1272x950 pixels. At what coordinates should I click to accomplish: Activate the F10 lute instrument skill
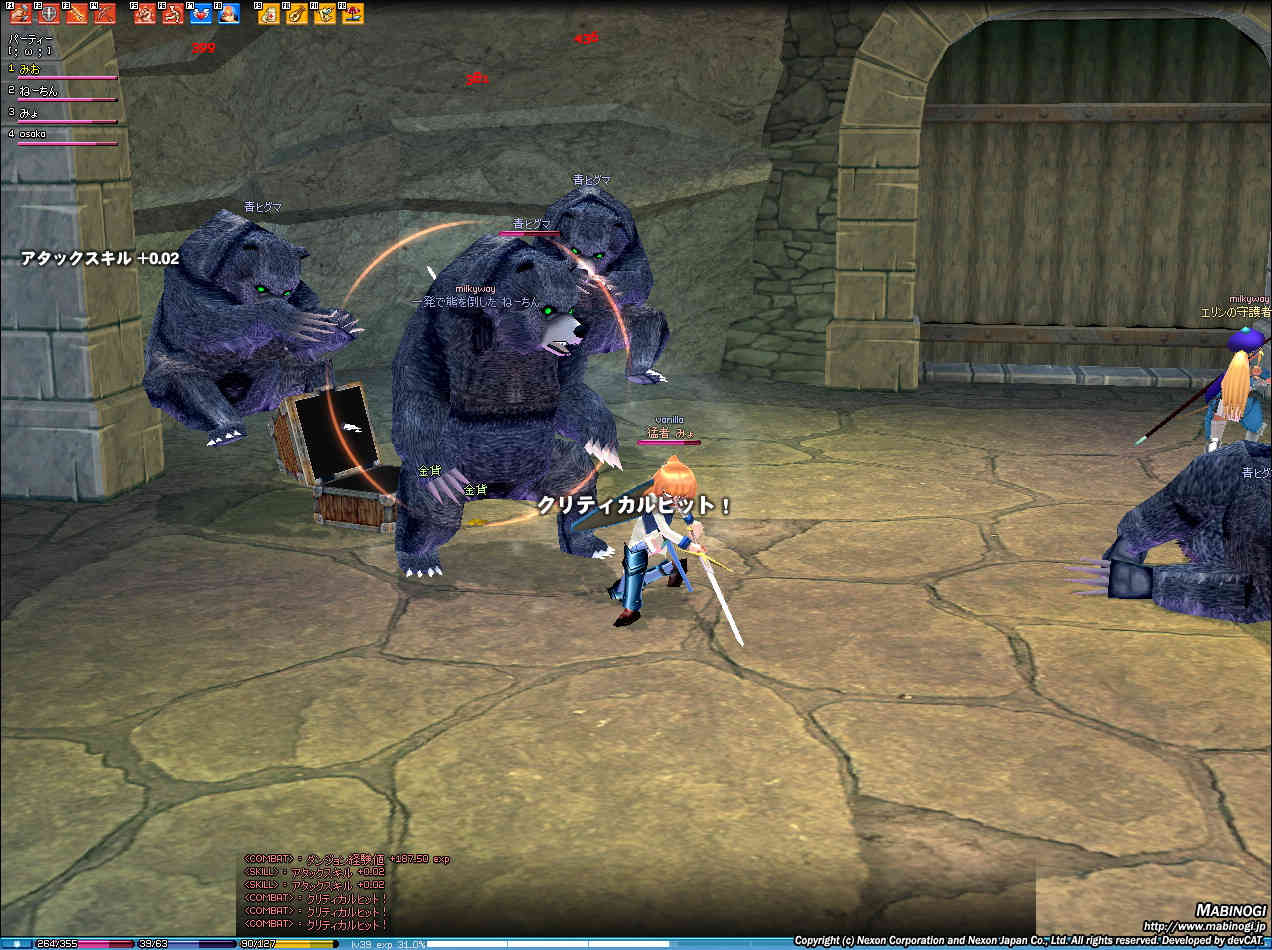pos(297,14)
